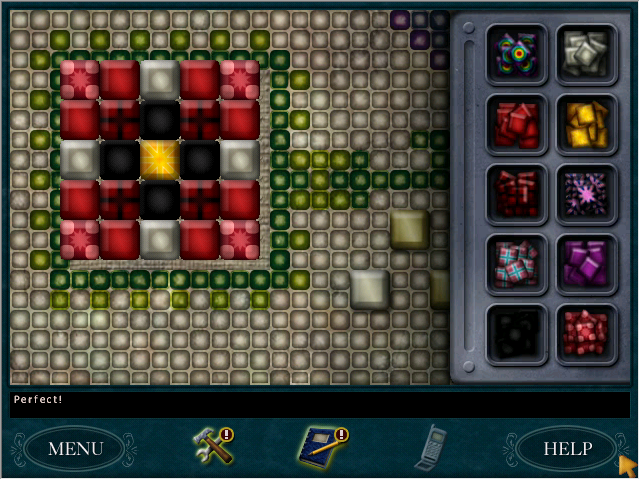Pick the purple tile bin

(587, 263)
